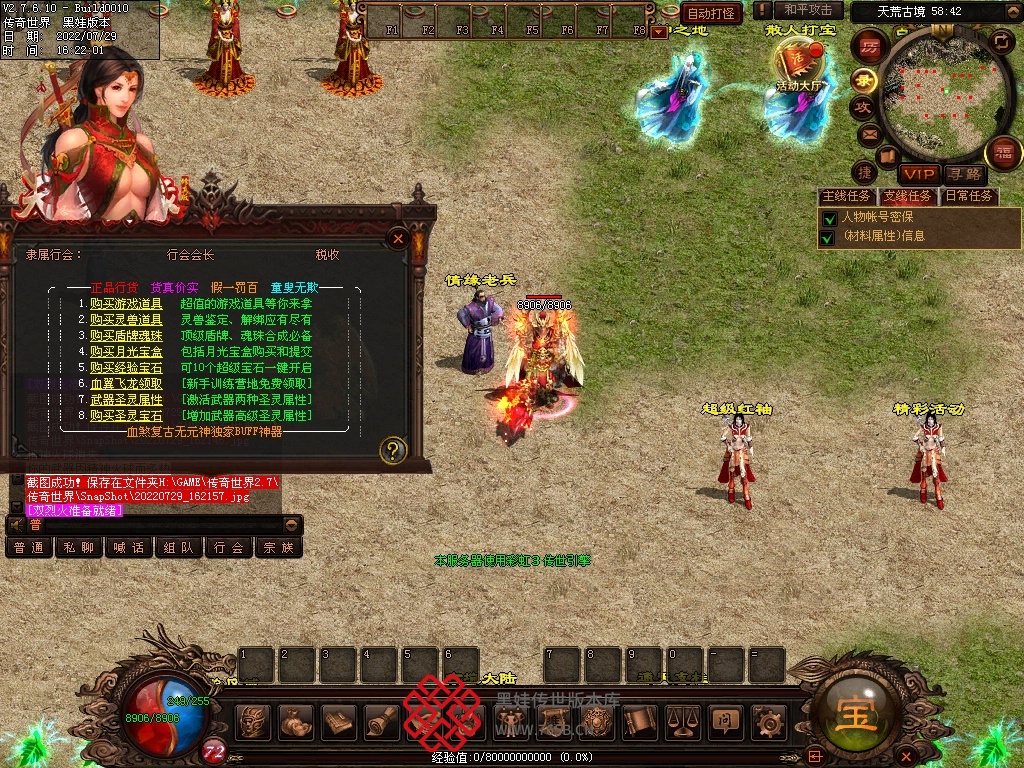The height and width of the screenshot is (768, 1024).
Task: Switch to the 支线任务 tab
Action: click(x=907, y=196)
